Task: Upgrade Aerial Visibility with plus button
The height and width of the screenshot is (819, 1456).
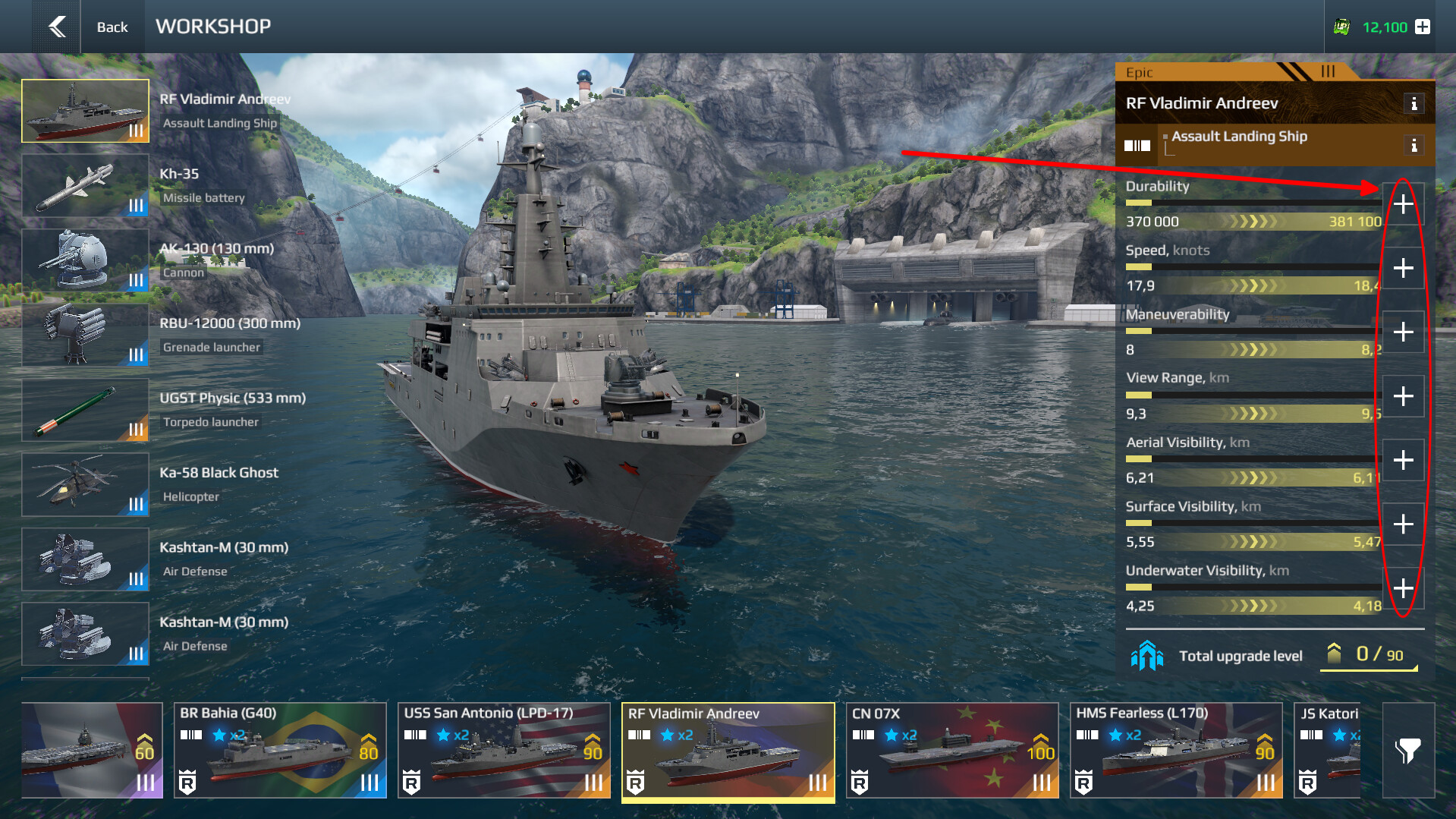Action: pyautogui.click(x=1403, y=460)
